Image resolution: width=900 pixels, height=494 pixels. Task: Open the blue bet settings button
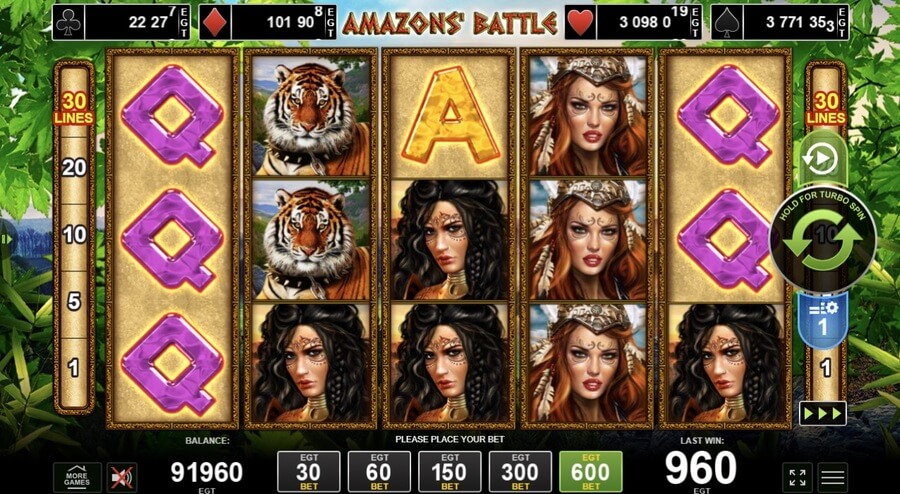point(823,318)
